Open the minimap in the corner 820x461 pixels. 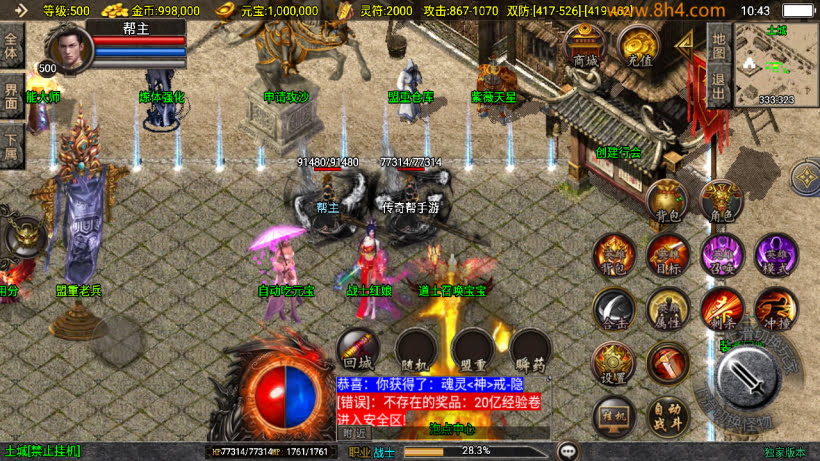tap(776, 63)
